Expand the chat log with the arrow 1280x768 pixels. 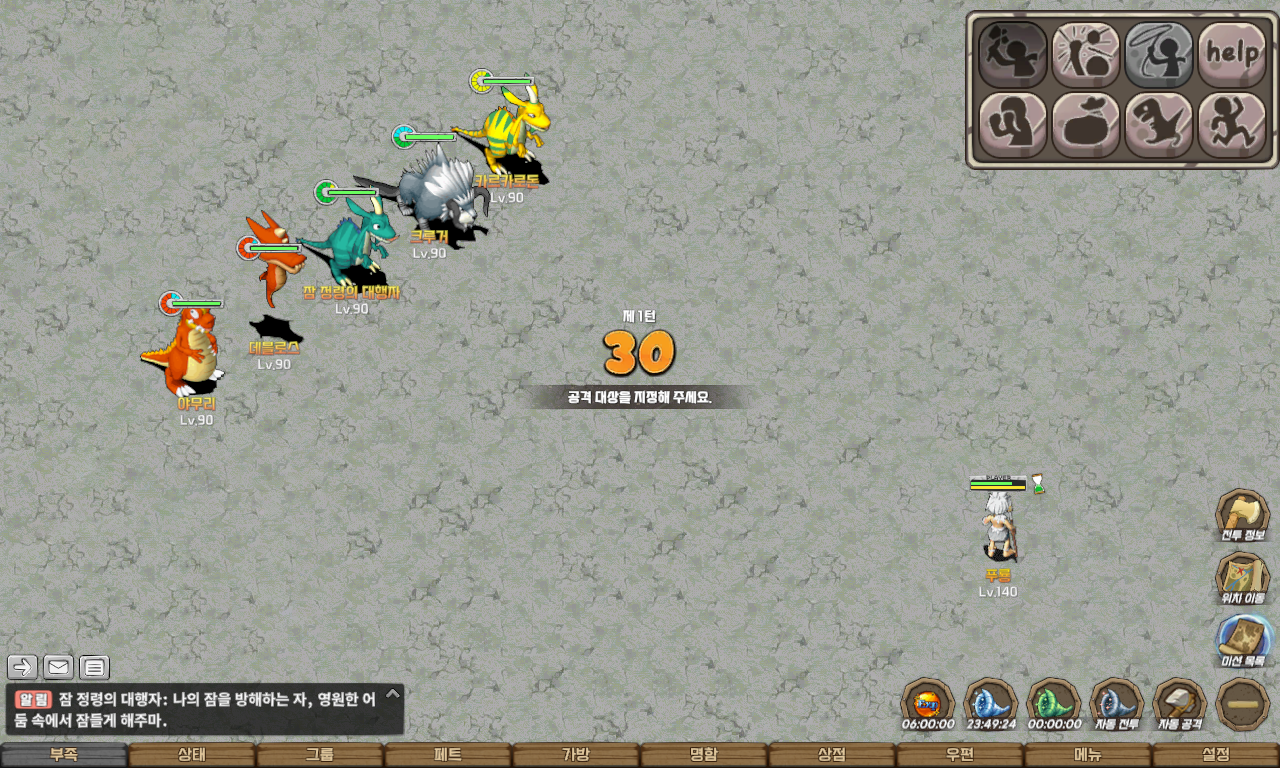click(x=393, y=693)
